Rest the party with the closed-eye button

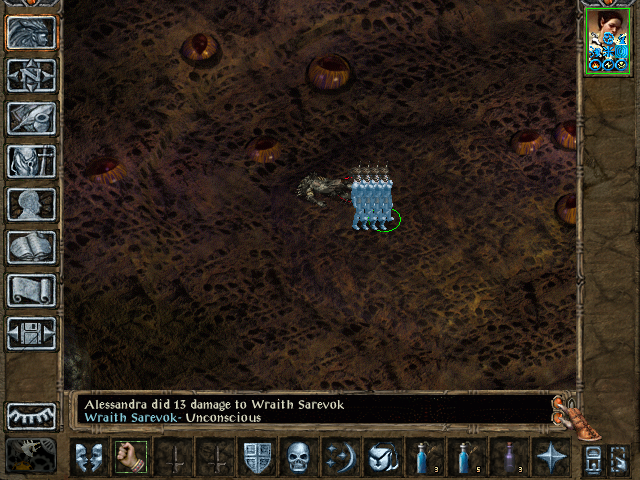31,416
